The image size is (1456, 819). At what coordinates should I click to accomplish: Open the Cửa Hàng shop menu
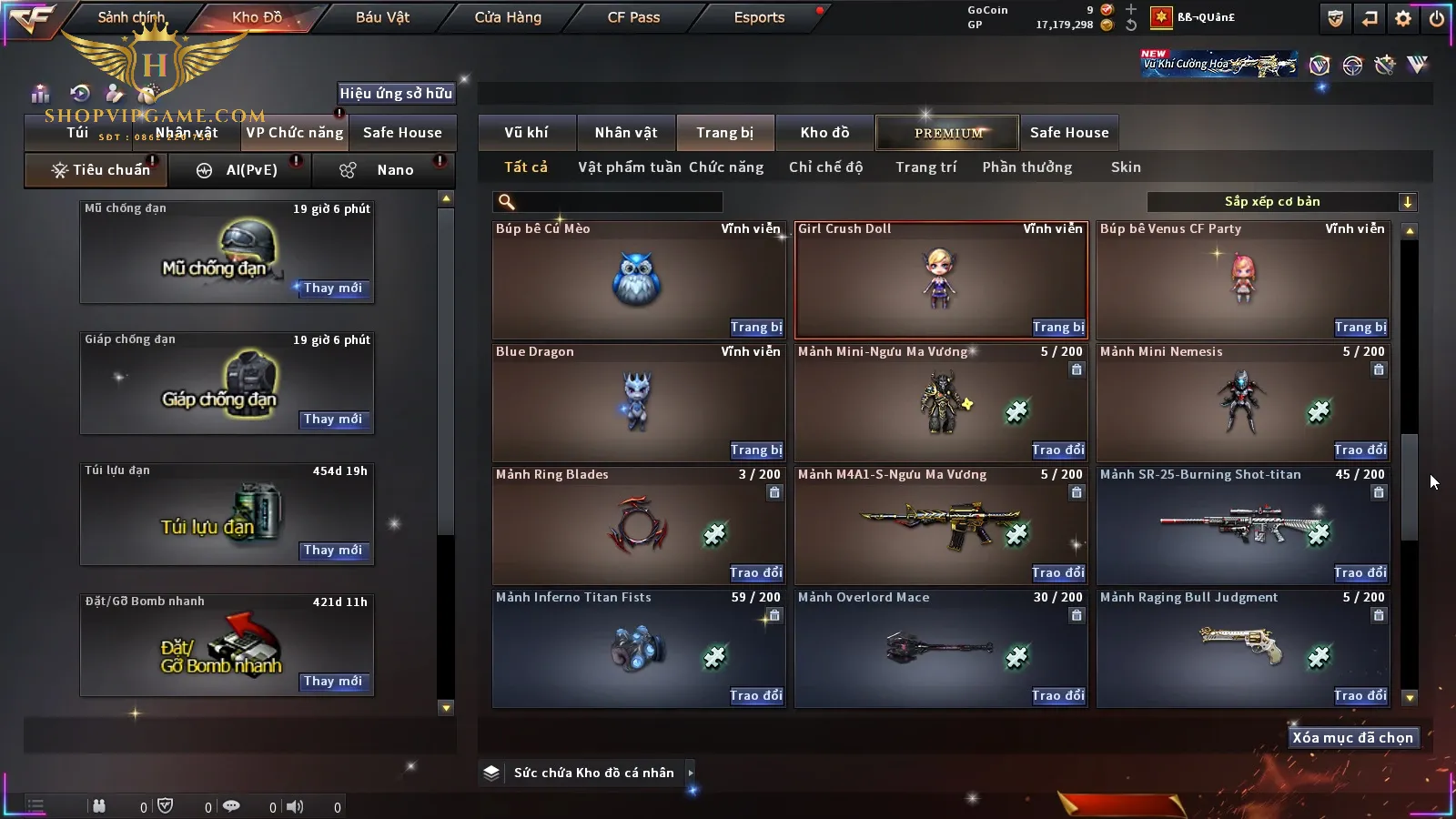pyautogui.click(x=508, y=17)
